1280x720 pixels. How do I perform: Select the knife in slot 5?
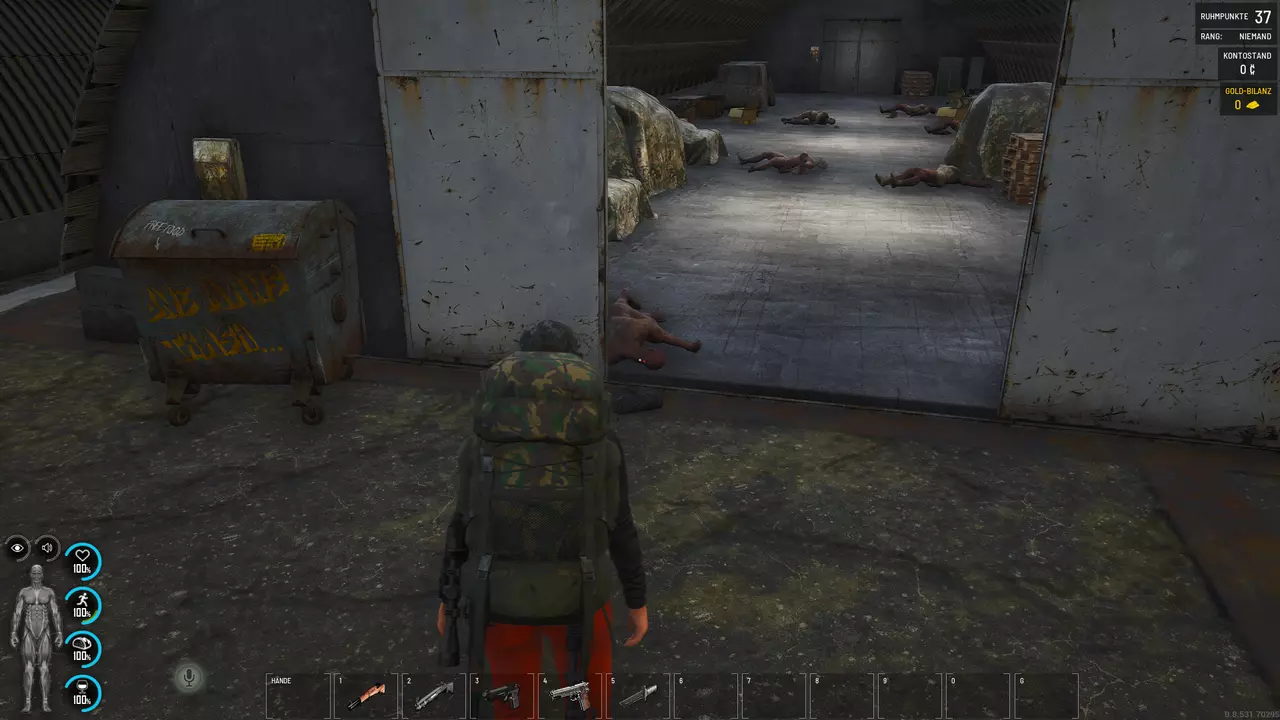[x=638, y=695]
